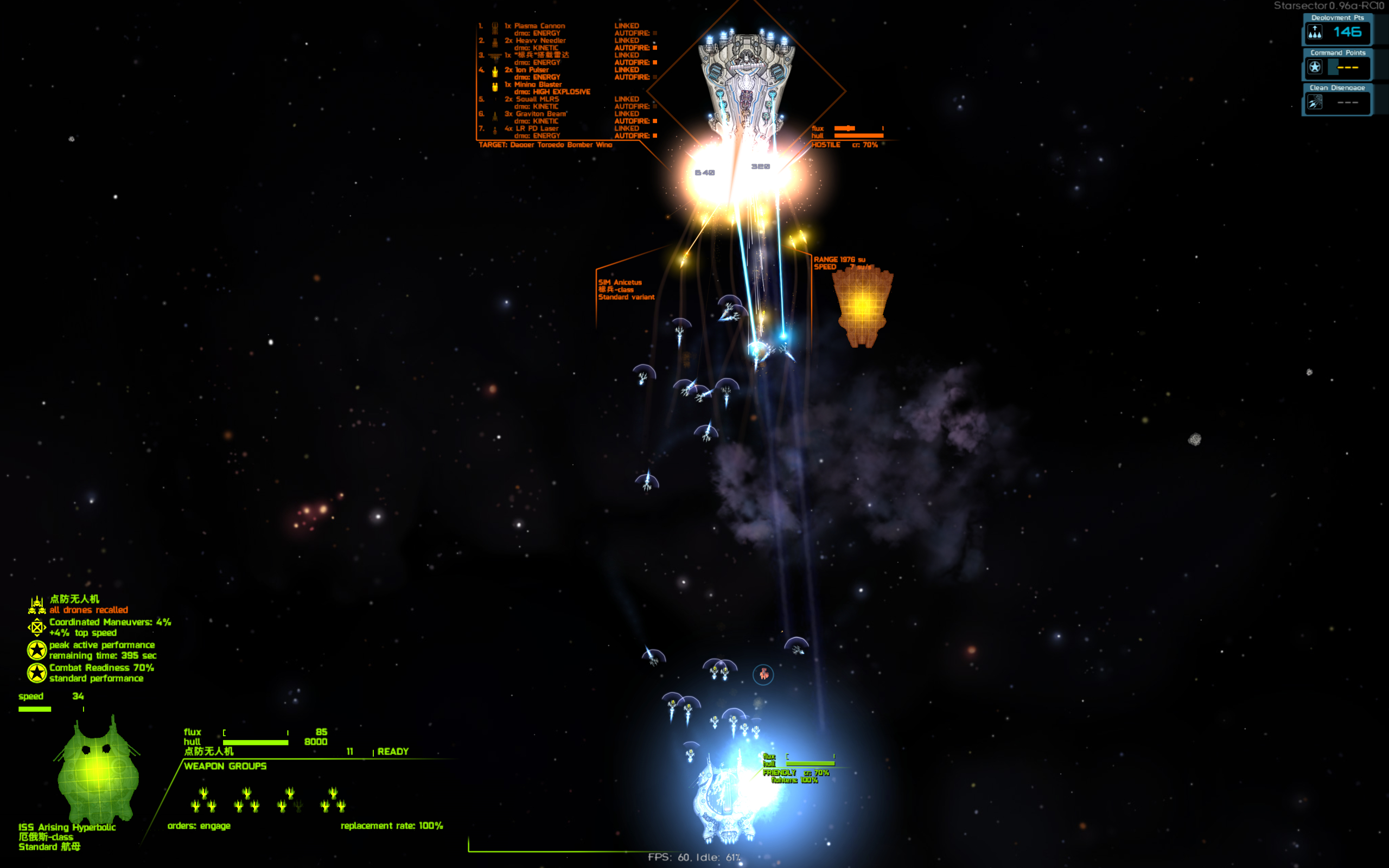Select the Heavy Needler weapon group row
The image size is (1389, 868).
(x=540, y=41)
